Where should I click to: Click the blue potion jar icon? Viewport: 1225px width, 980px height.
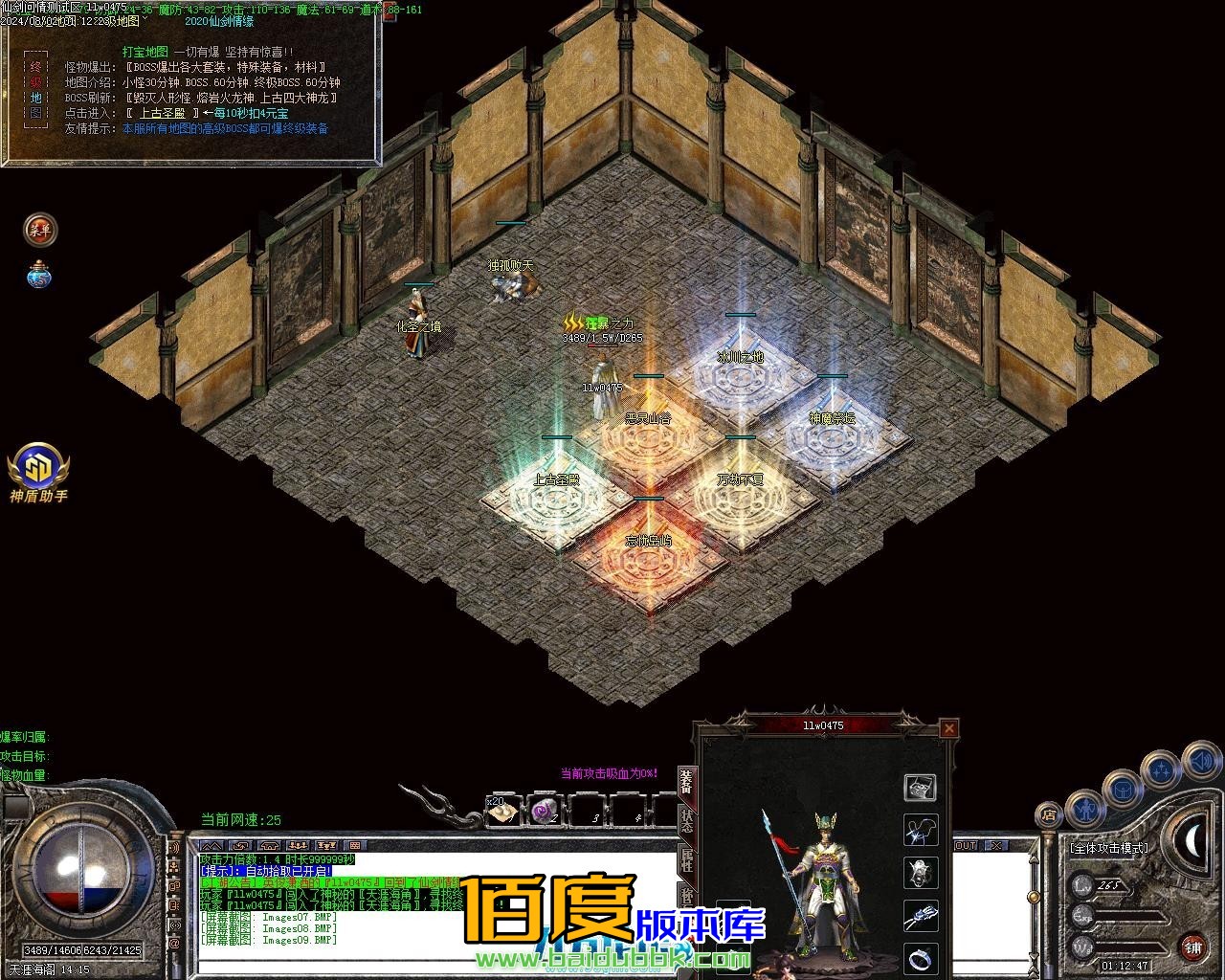point(39,276)
